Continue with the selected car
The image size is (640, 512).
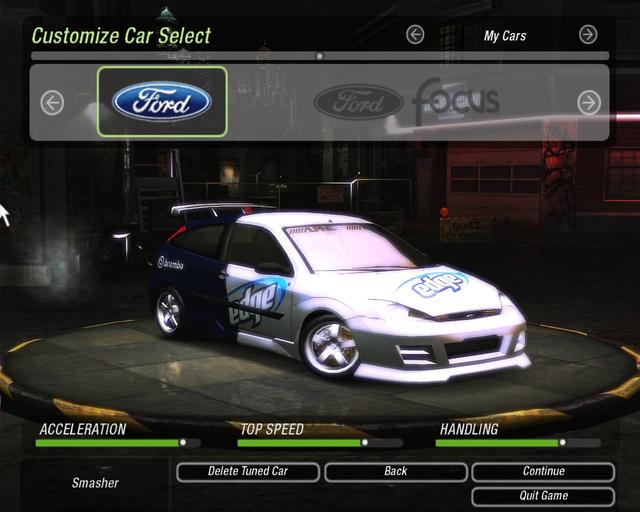[x=543, y=472]
